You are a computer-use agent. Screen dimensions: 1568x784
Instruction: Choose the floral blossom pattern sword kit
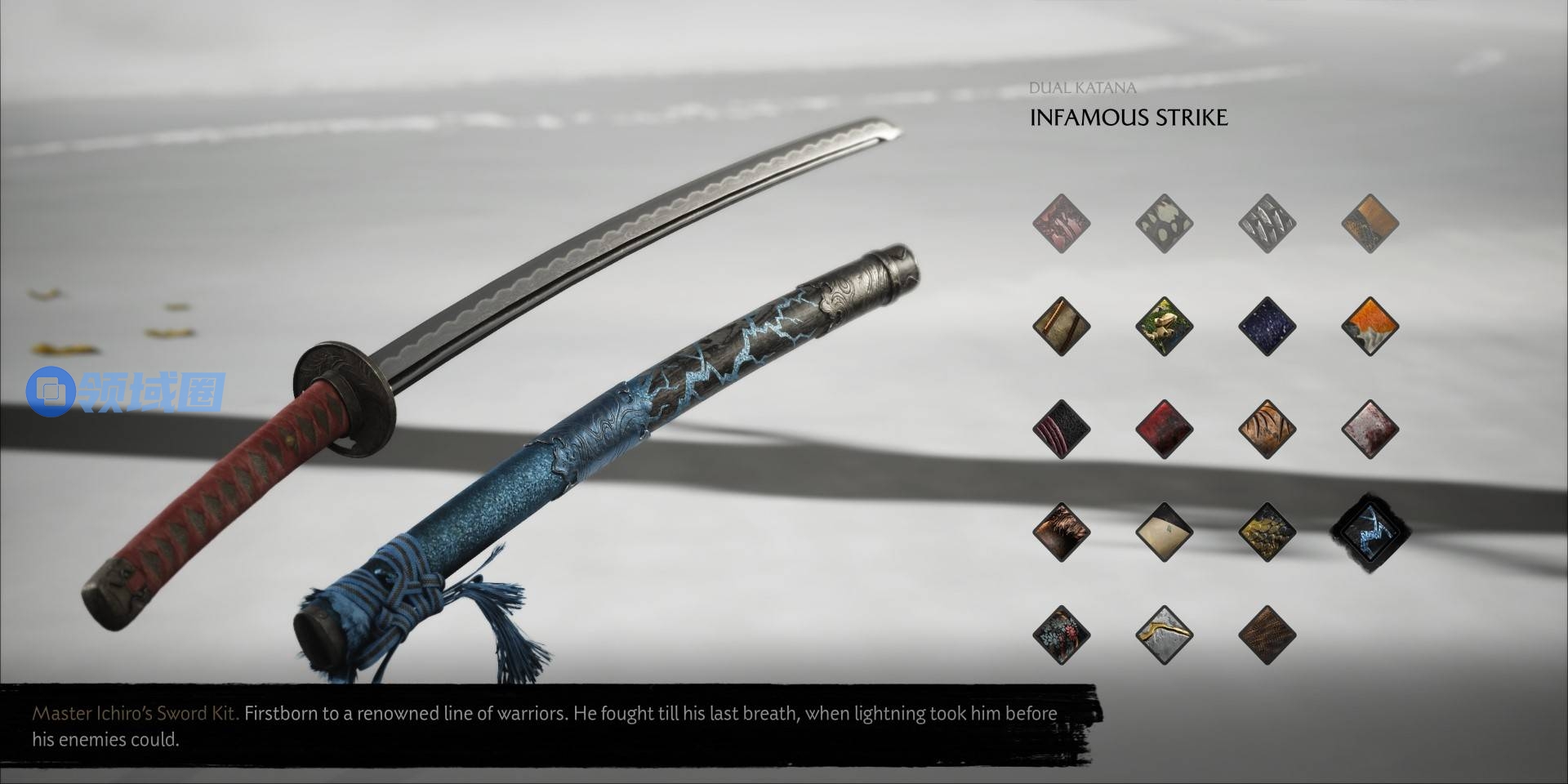[x=1062, y=635]
